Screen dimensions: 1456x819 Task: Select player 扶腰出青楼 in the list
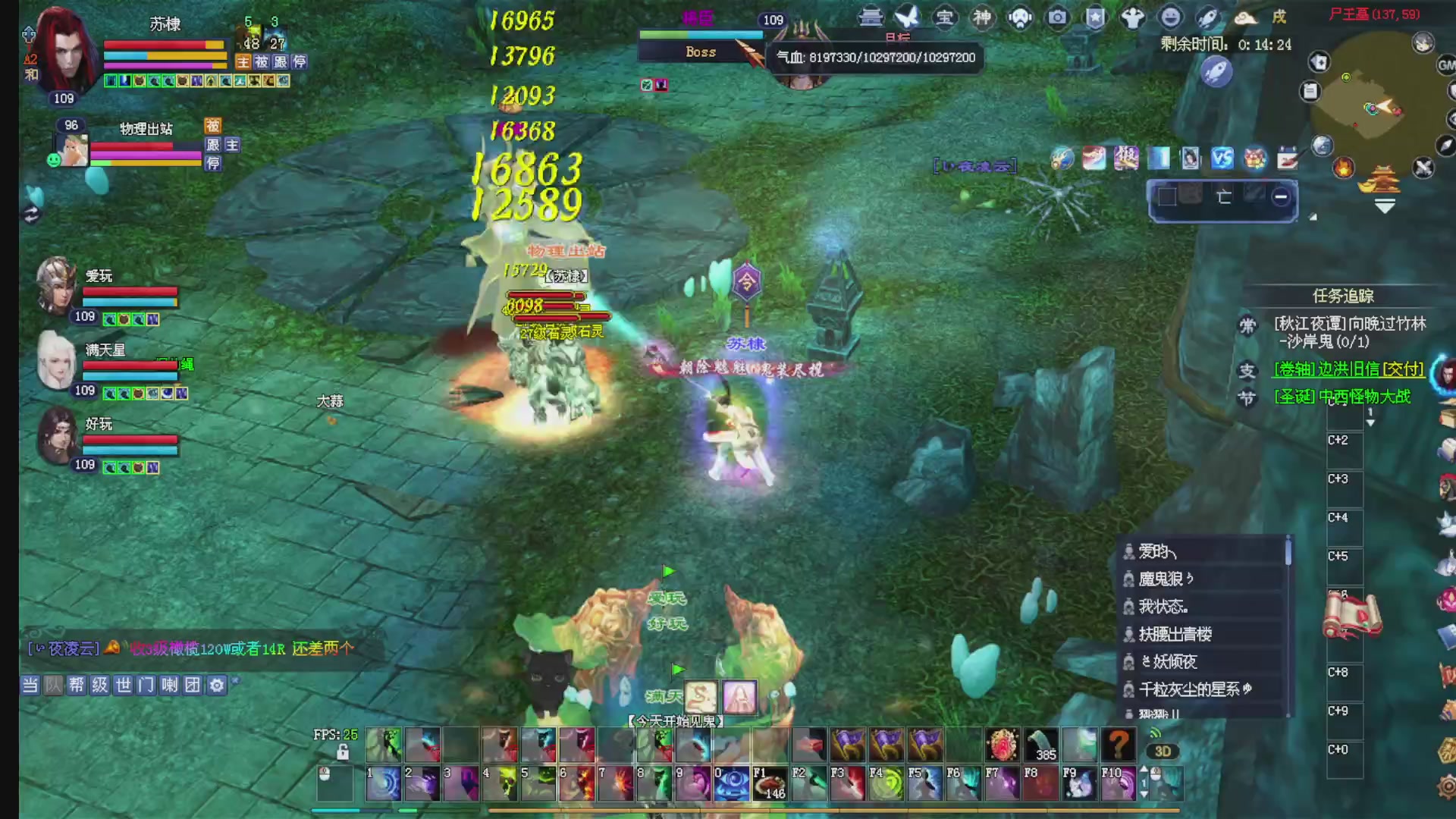[x=1175, y=634]
